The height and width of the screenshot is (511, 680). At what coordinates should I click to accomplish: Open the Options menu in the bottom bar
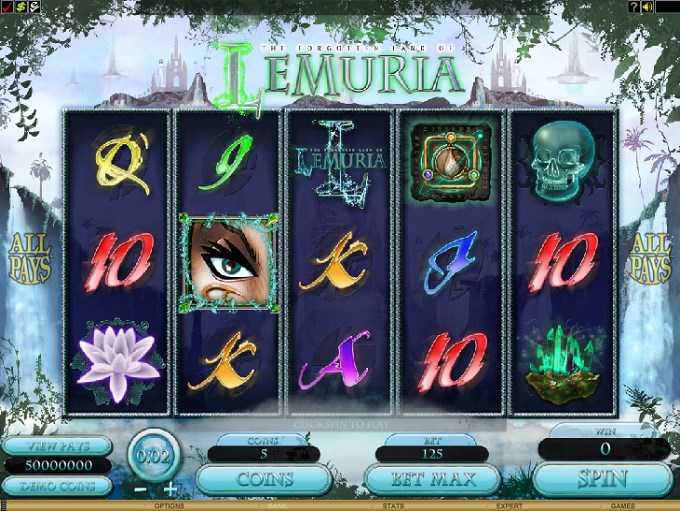(x=168, y=506)
